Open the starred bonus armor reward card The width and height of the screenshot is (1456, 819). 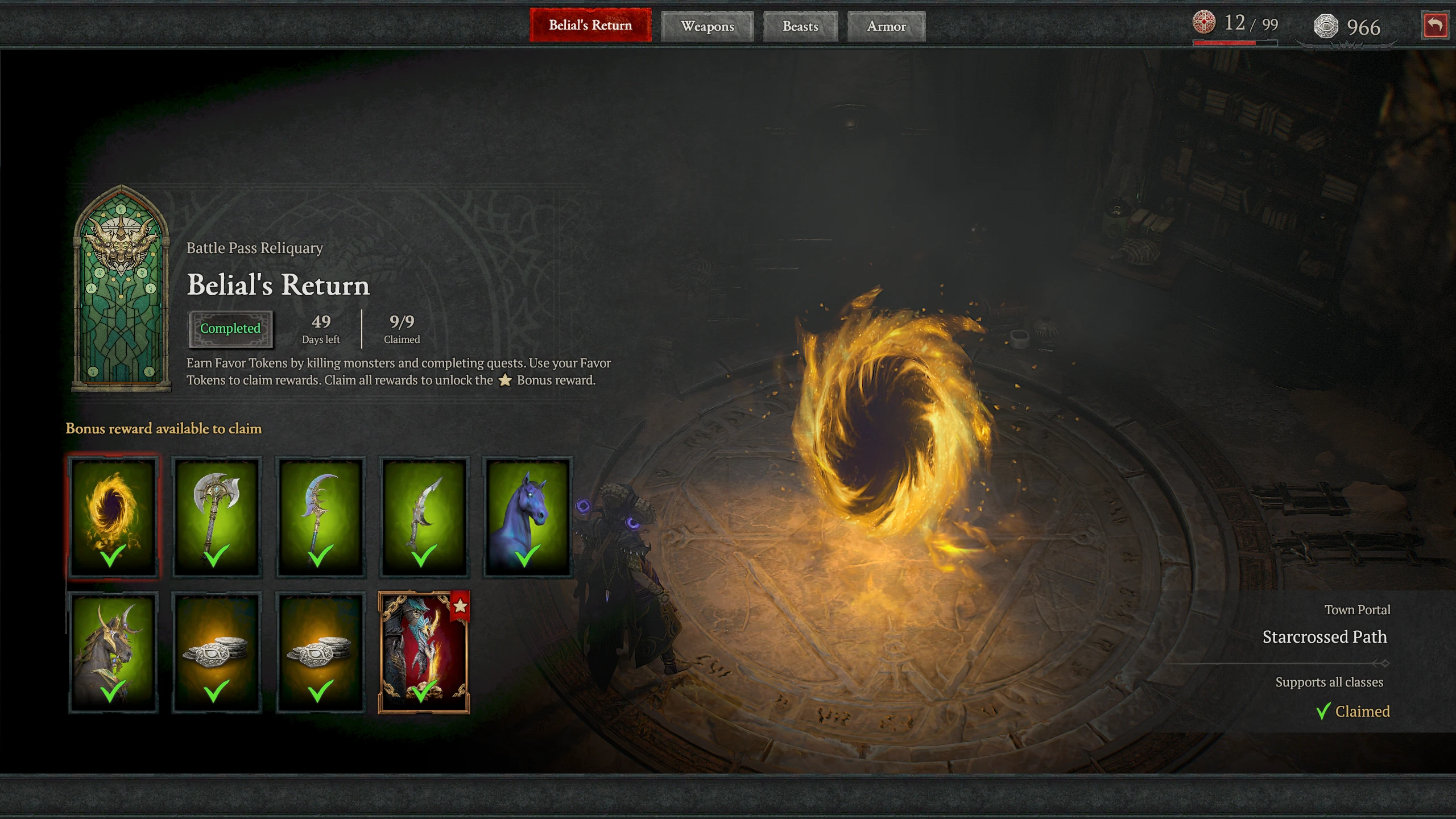pyautogui.click(x=424, y=651)
